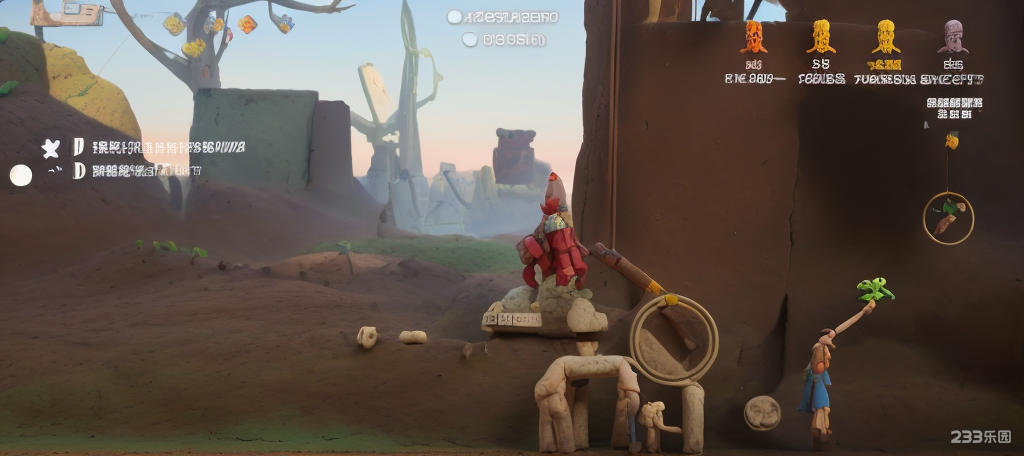The width and height of the screenshot is (1024, 456).
Task: Click the large white circle at left edge
Action: pyautogui.click(x=21, y=176)
